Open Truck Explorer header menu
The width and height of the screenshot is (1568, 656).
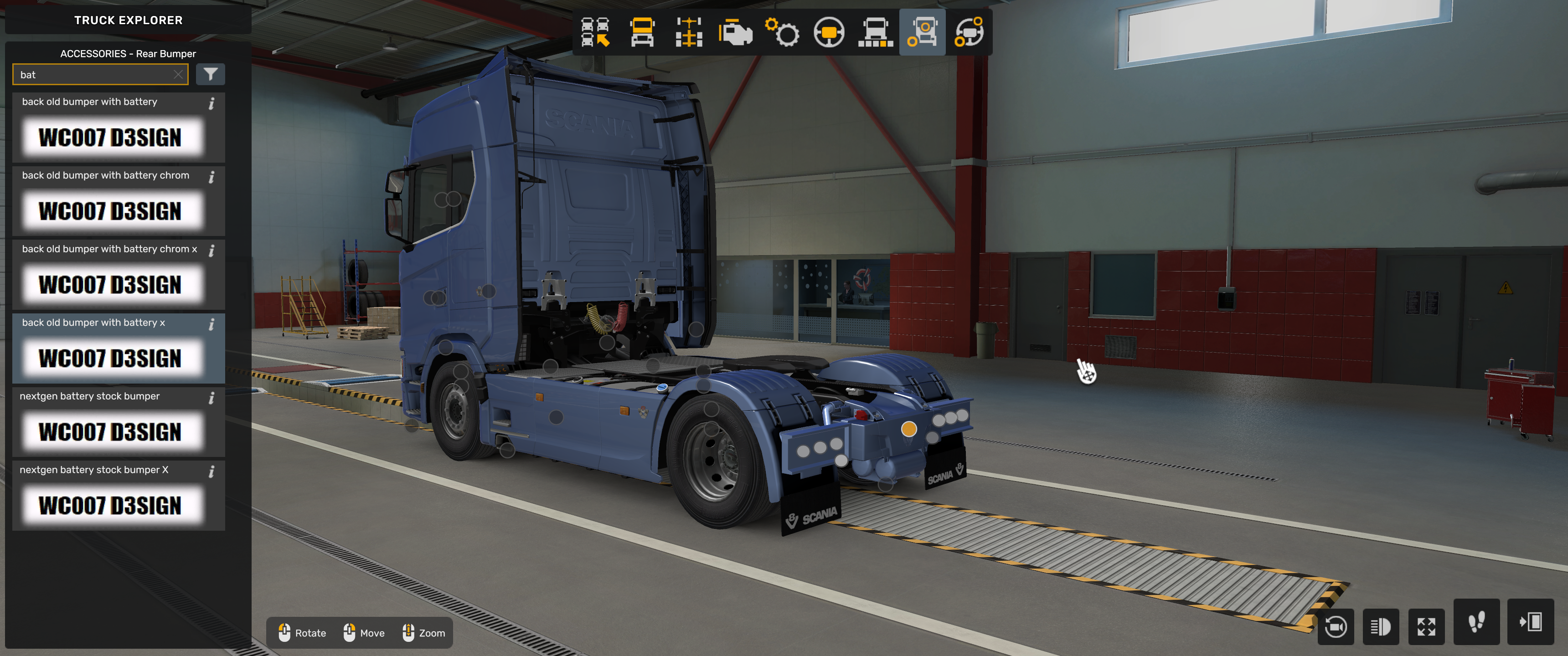[x=129, y=20]
